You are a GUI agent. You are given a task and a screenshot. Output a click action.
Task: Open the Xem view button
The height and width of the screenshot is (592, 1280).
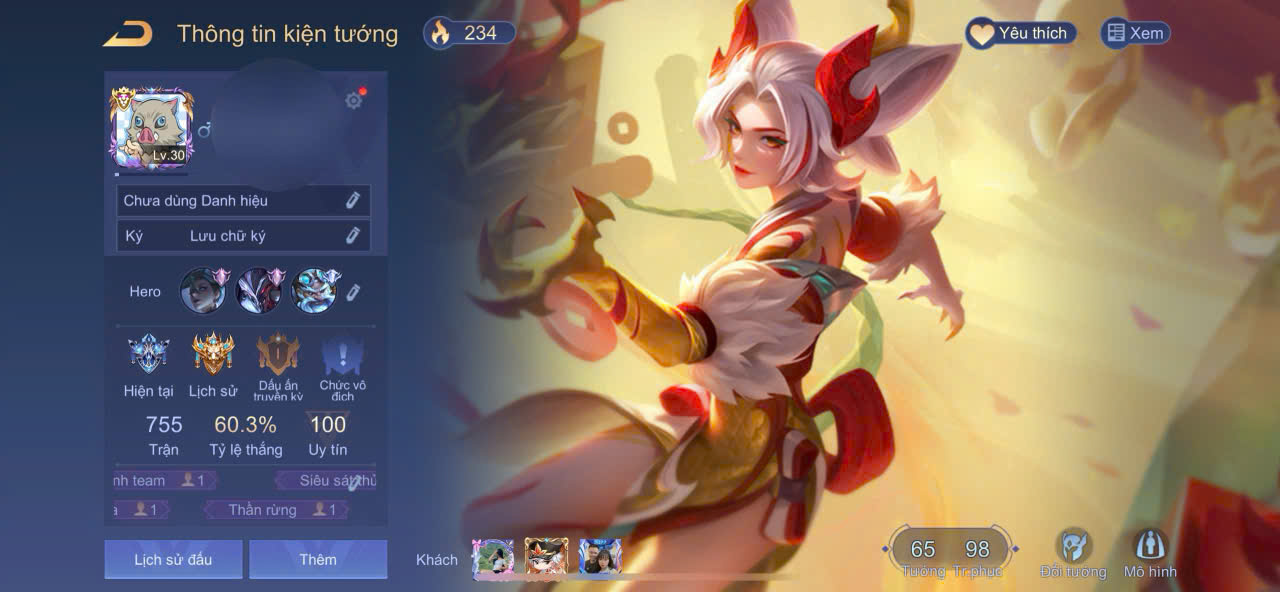pos(1135,34)
